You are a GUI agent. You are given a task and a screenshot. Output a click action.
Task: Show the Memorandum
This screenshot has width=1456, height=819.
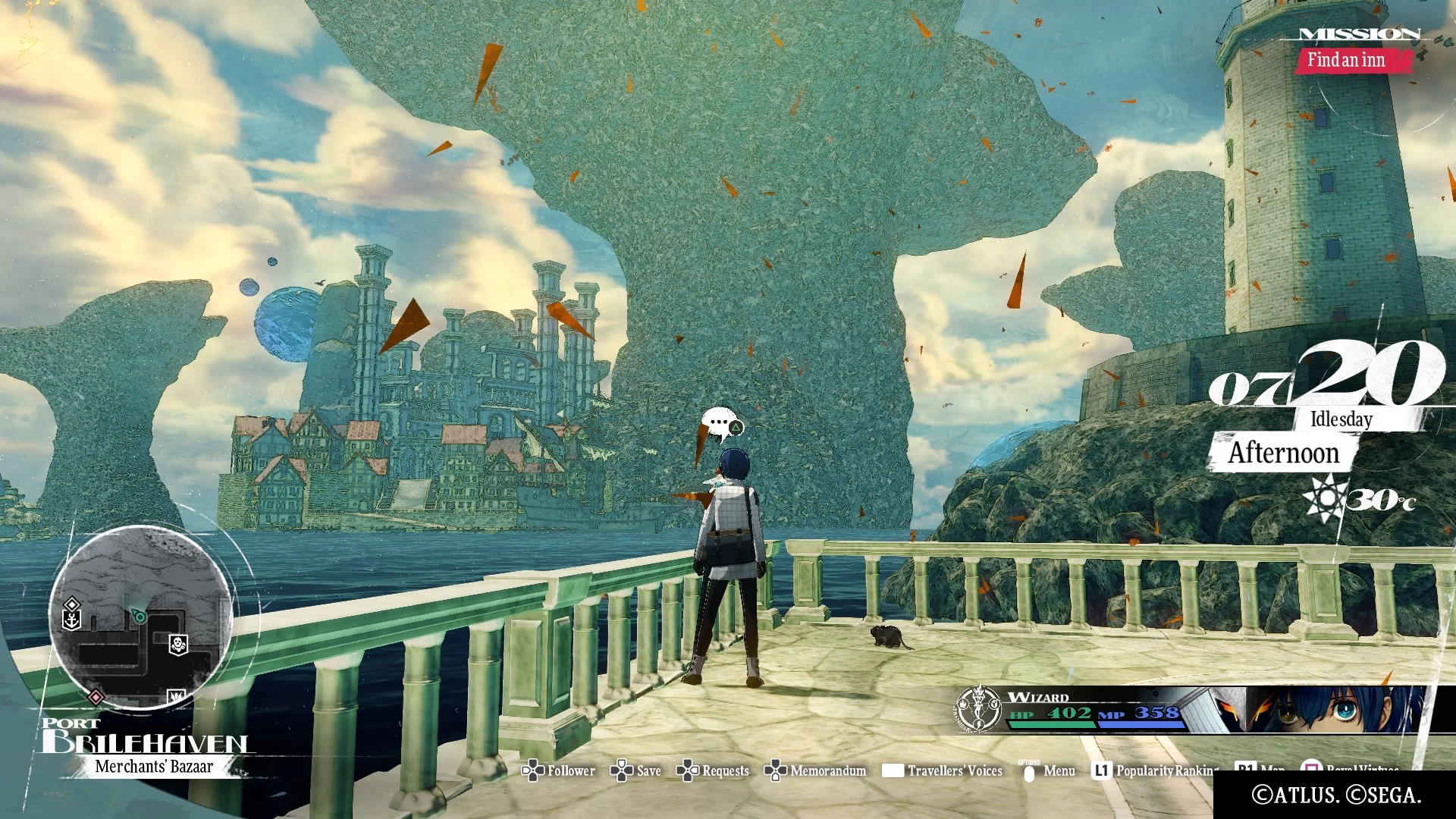pos(815,771)
